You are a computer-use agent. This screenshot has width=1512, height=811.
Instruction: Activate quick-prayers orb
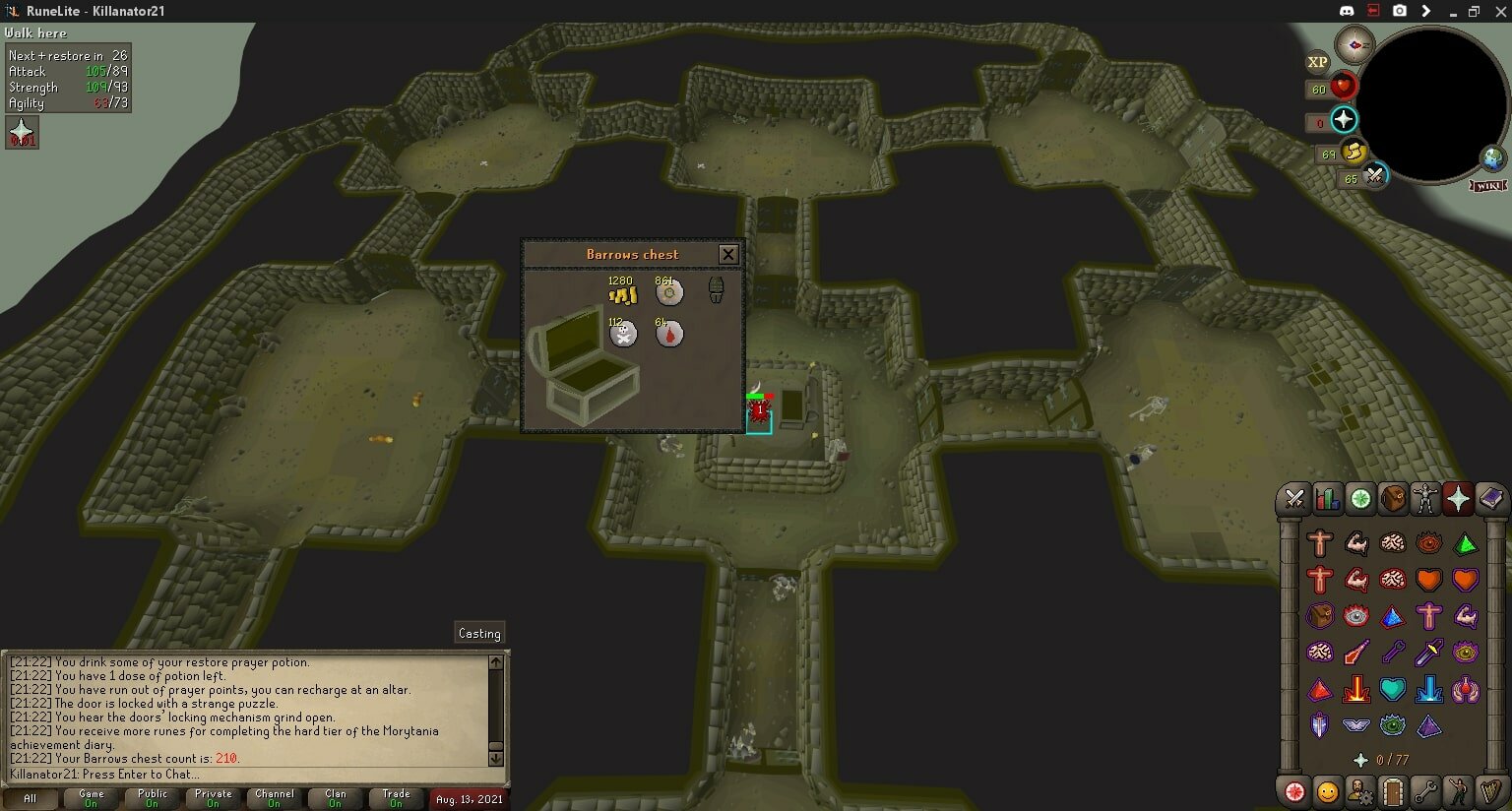click(1344, 120)
